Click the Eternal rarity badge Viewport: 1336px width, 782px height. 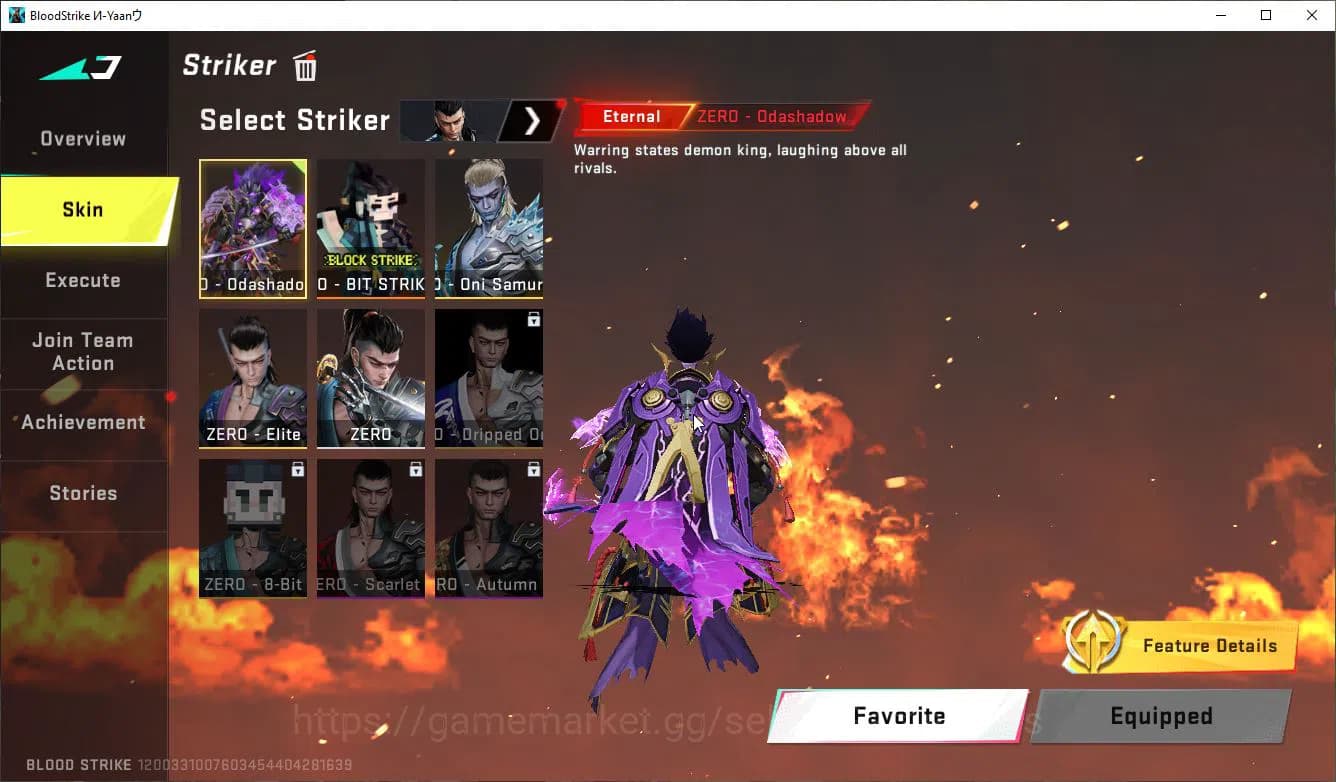630,116
